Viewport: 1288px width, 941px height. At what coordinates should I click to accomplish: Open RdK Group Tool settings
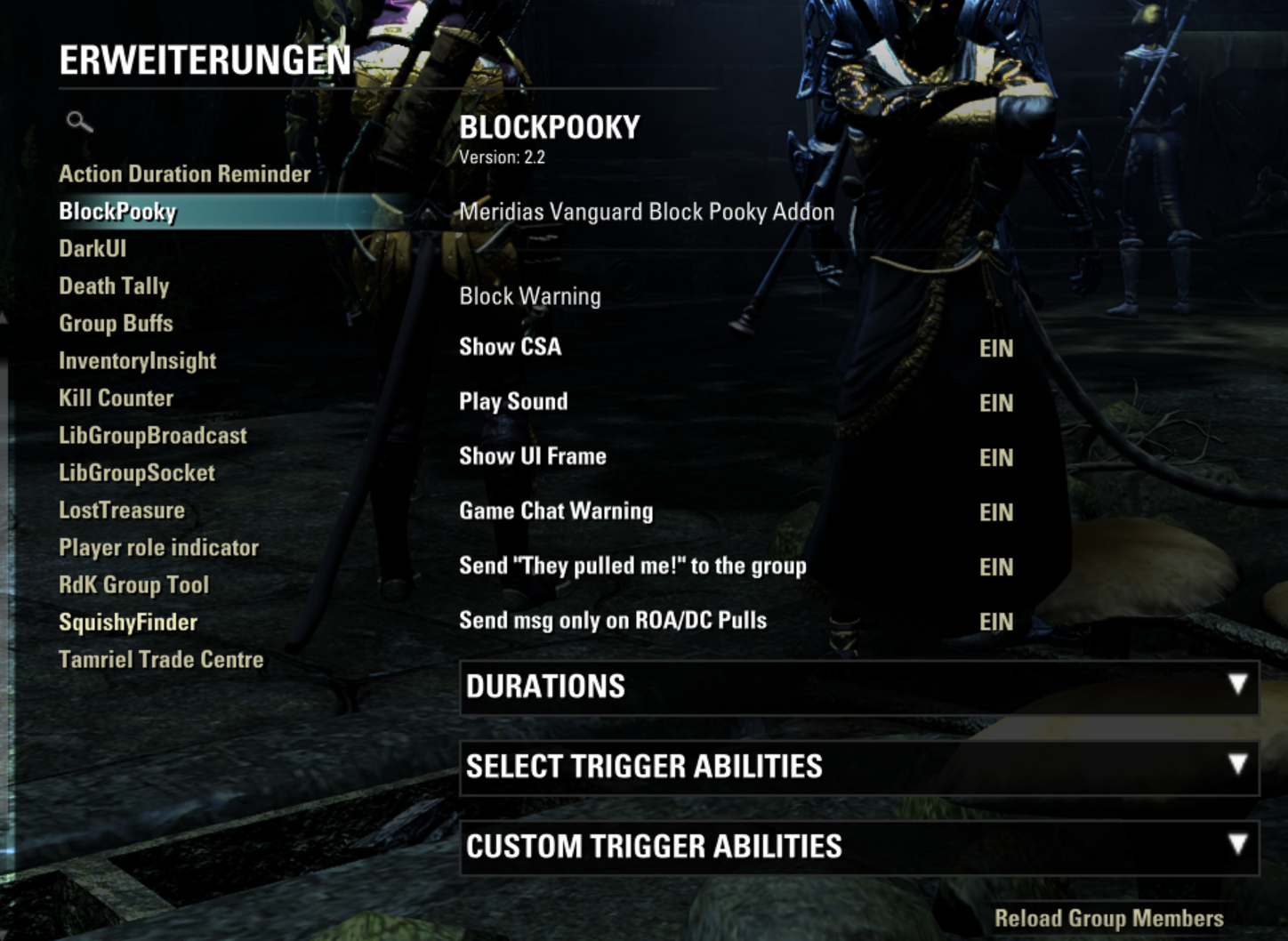(x=133, y=585)
